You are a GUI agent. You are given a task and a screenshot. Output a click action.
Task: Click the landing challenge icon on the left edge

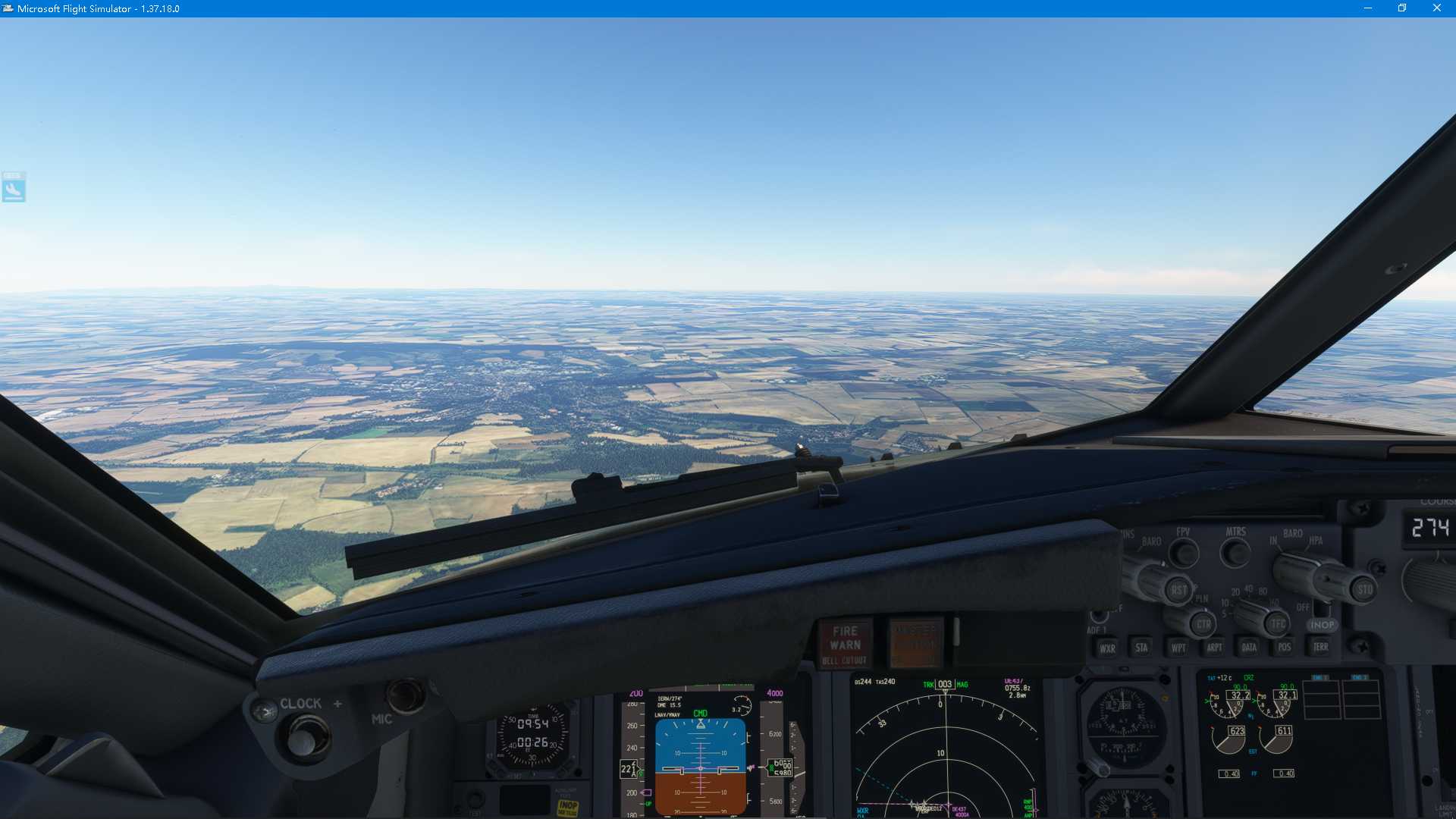pyautogui.click(x=14, y=188)
